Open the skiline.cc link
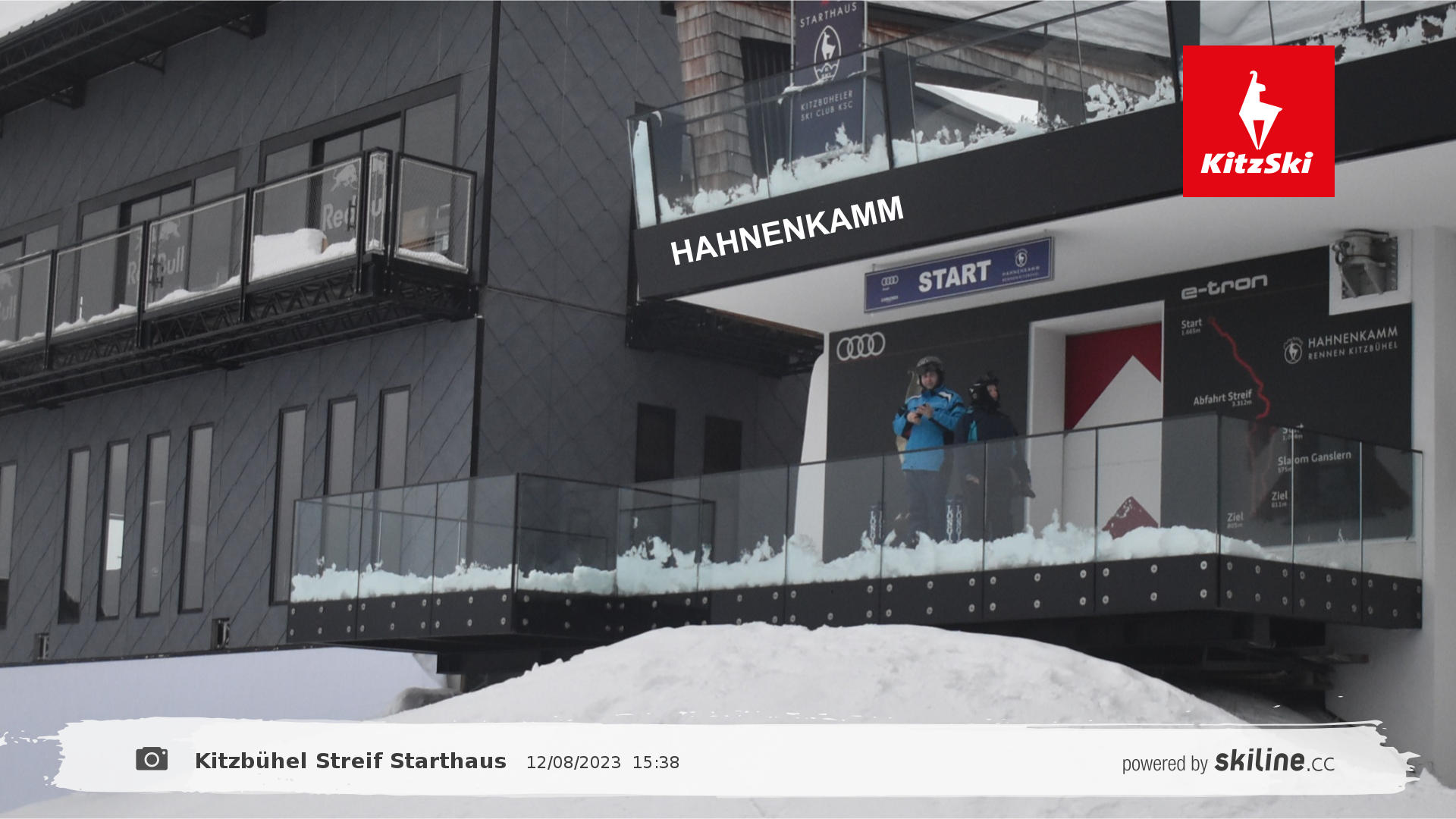 tap(1273, 761)
